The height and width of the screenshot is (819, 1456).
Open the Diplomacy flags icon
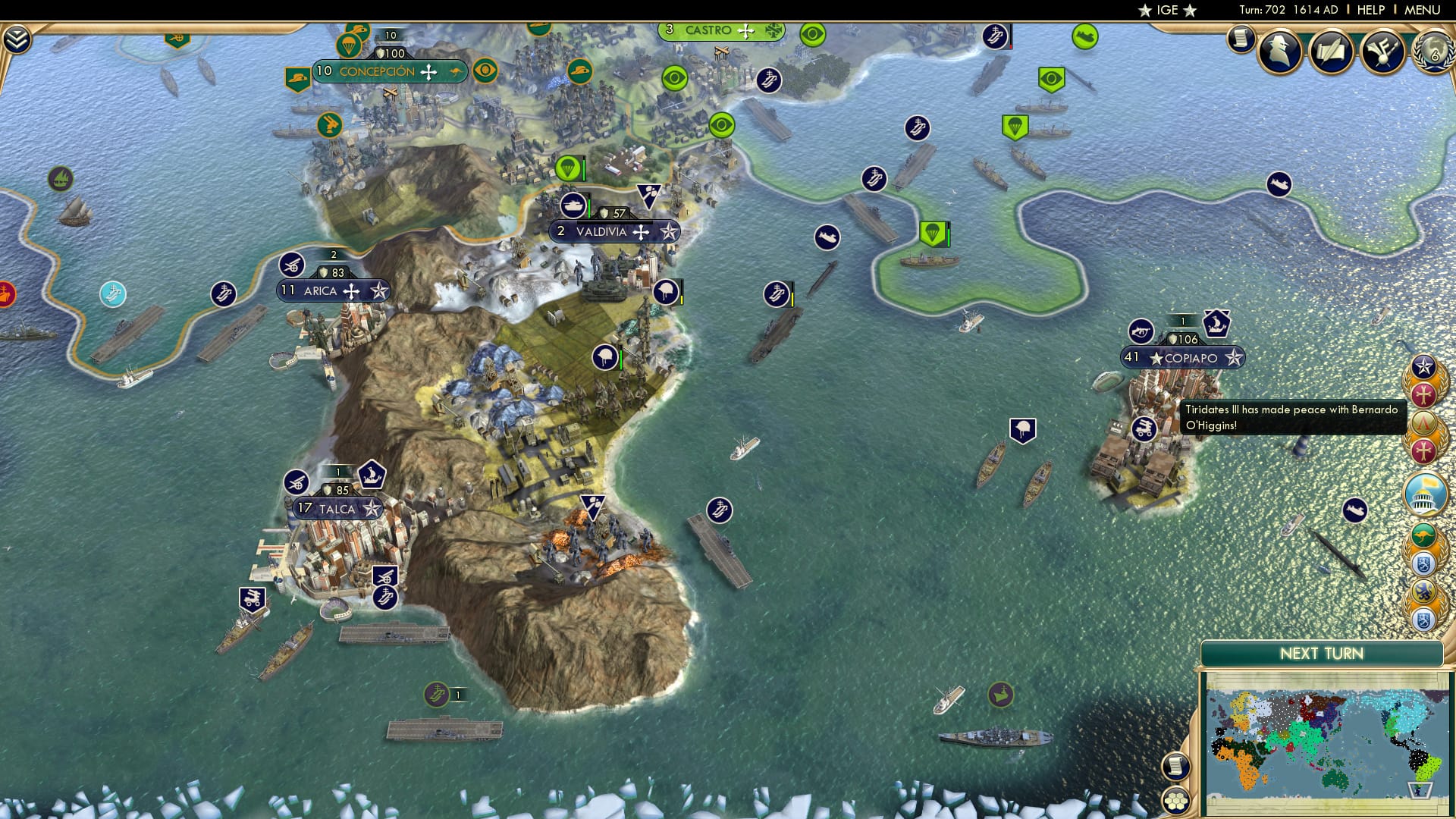click(x=1382, y=52)
